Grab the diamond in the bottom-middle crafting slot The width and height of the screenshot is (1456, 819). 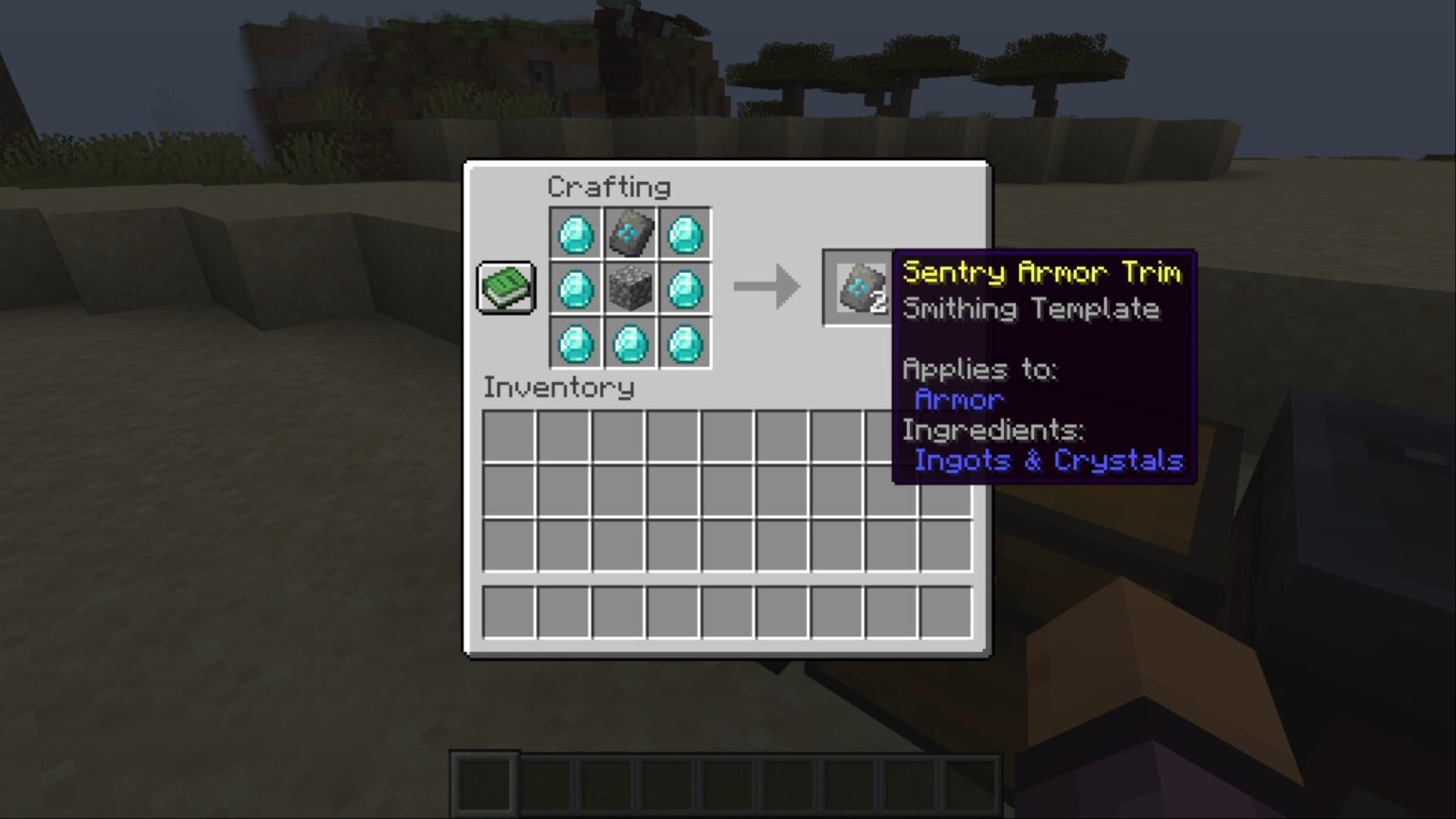[x=631, y=344]
